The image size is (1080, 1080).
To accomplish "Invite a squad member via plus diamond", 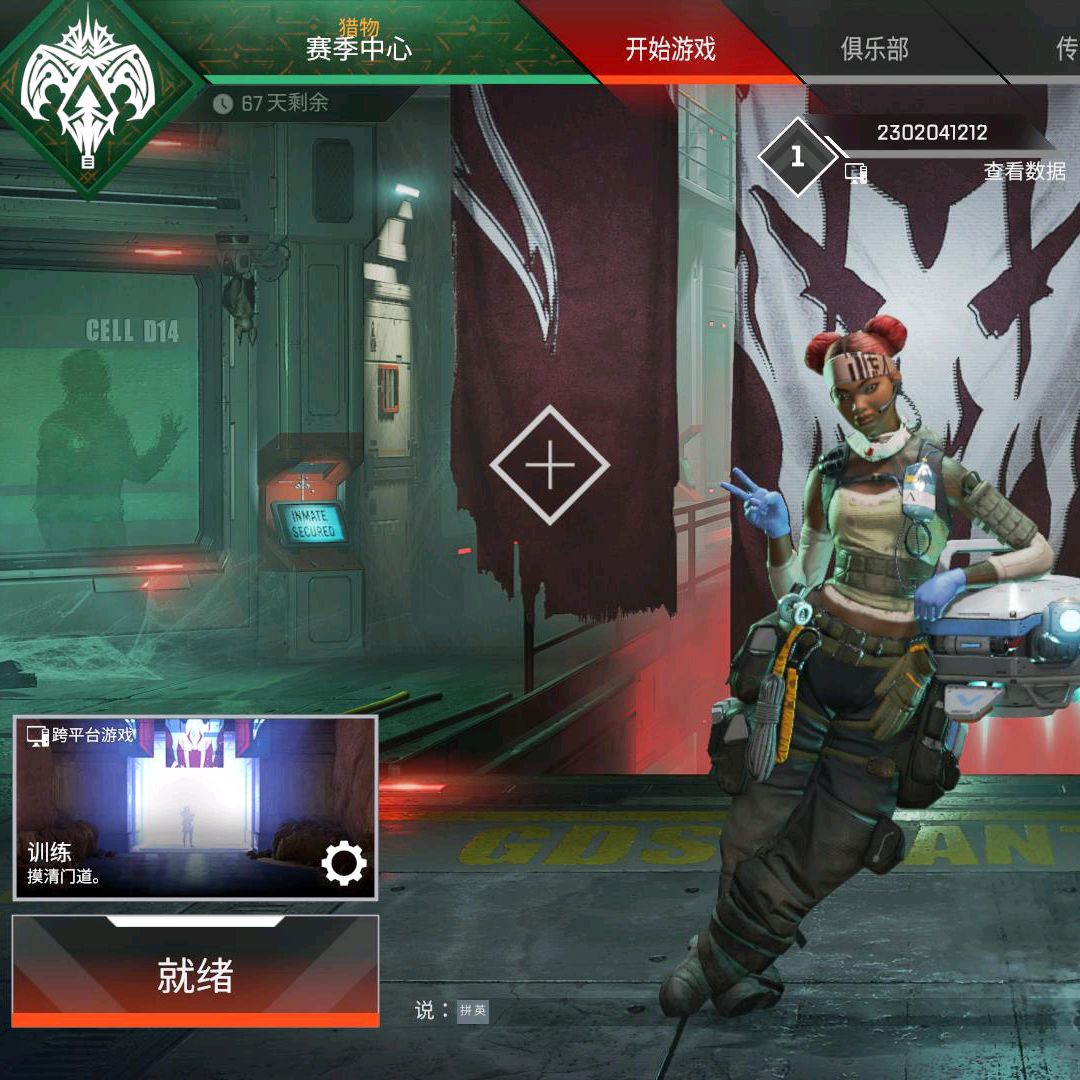I will pos(549,465).
